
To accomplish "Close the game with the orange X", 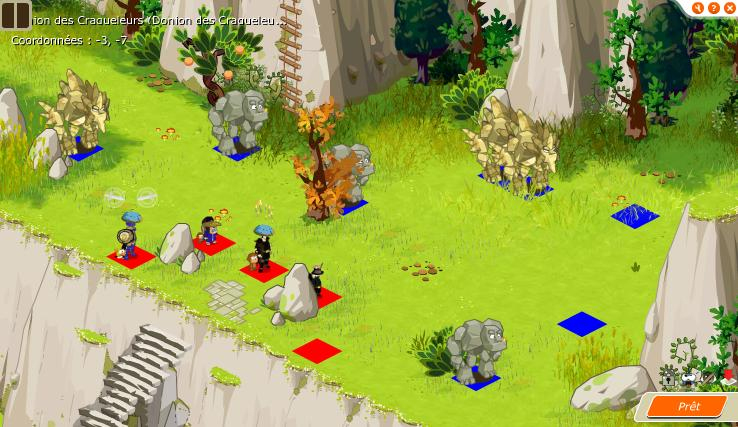I will point(729,7).
